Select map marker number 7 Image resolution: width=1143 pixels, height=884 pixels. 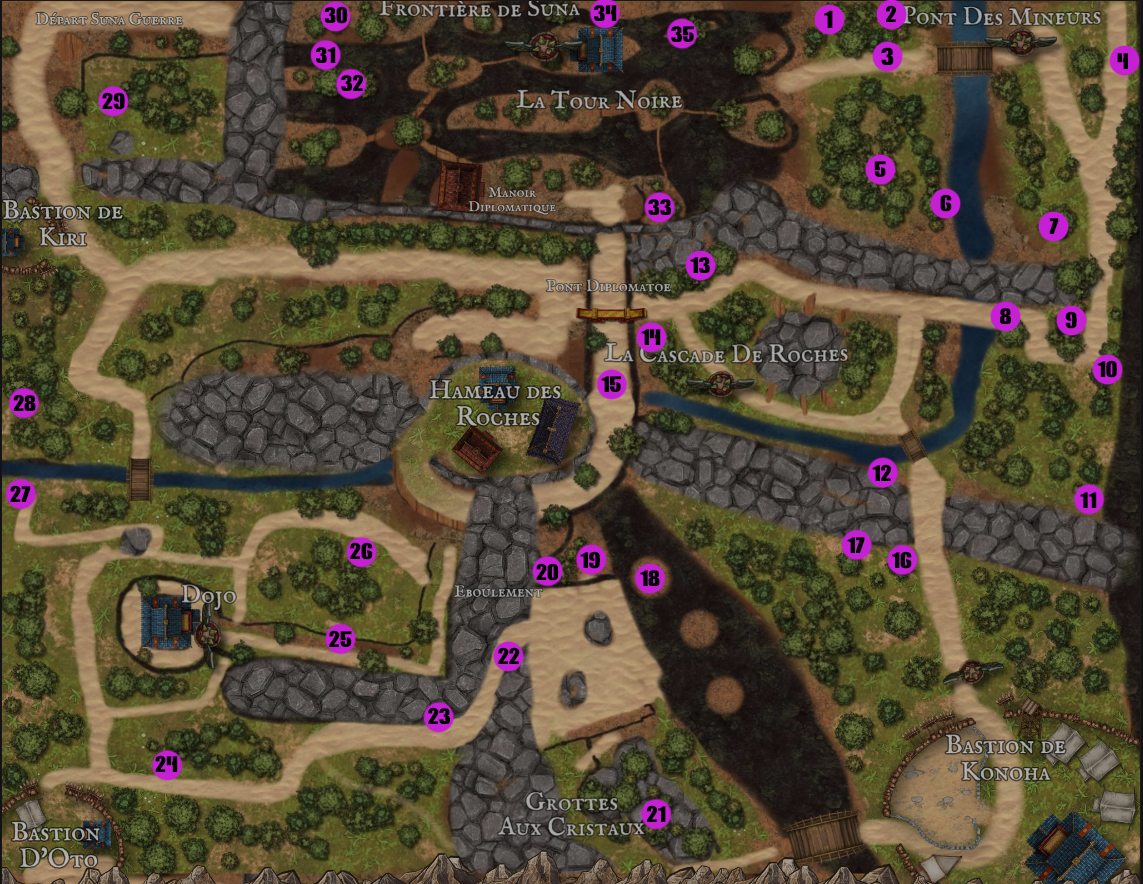1052,226
